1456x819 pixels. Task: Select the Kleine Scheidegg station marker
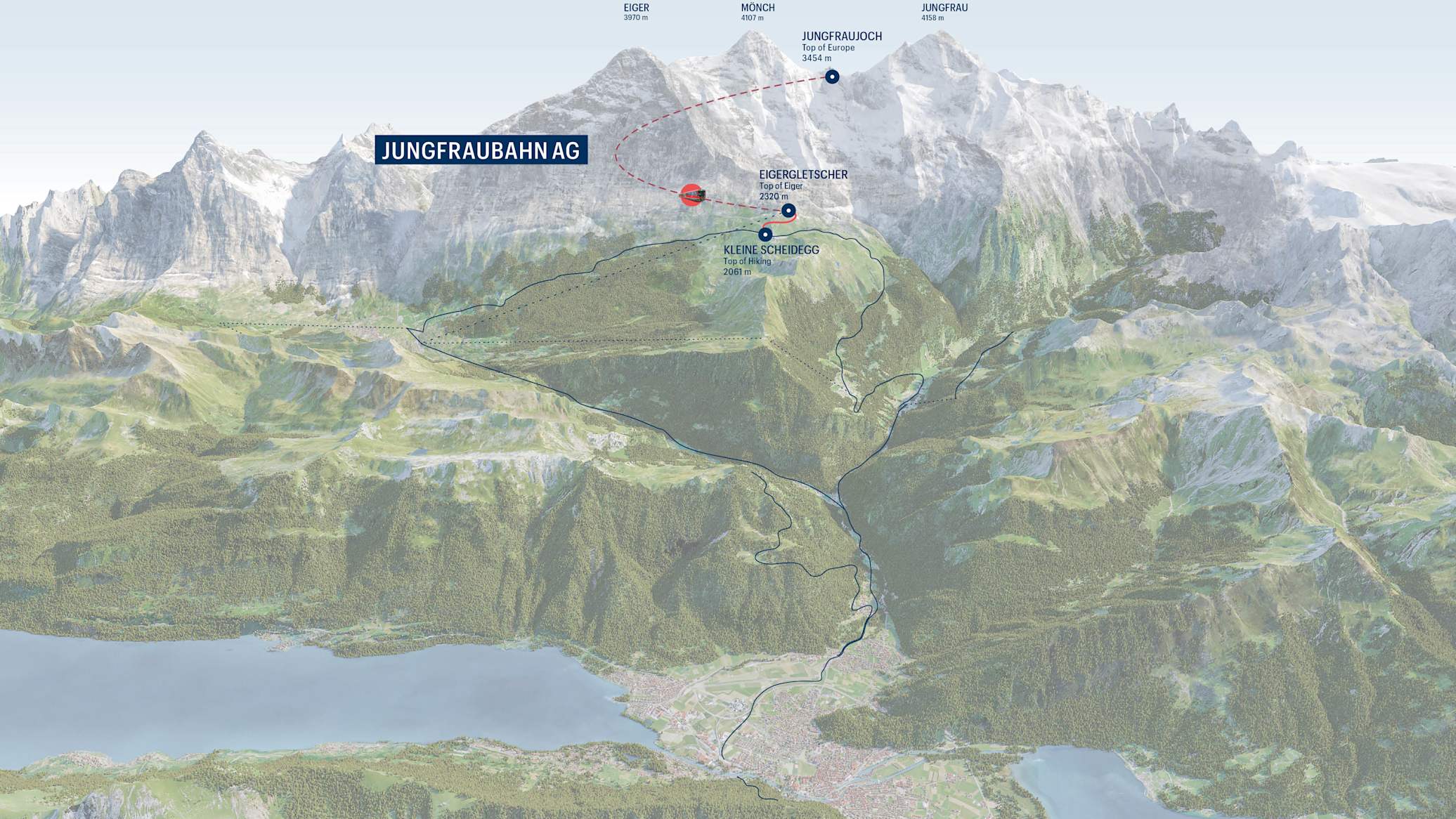coord(765,235)
